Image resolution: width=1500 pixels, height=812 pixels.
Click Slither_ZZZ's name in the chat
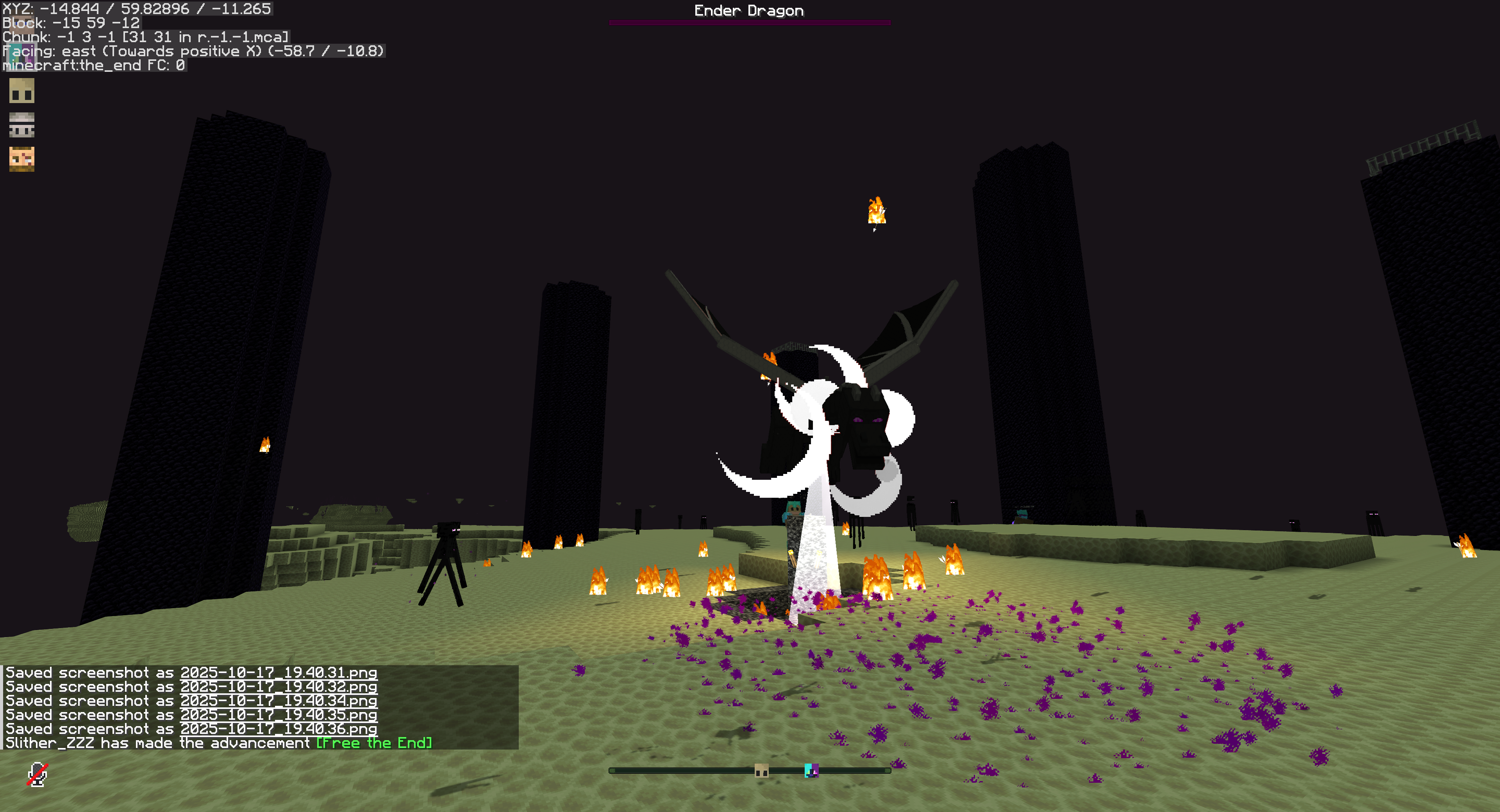pos(50,743)
